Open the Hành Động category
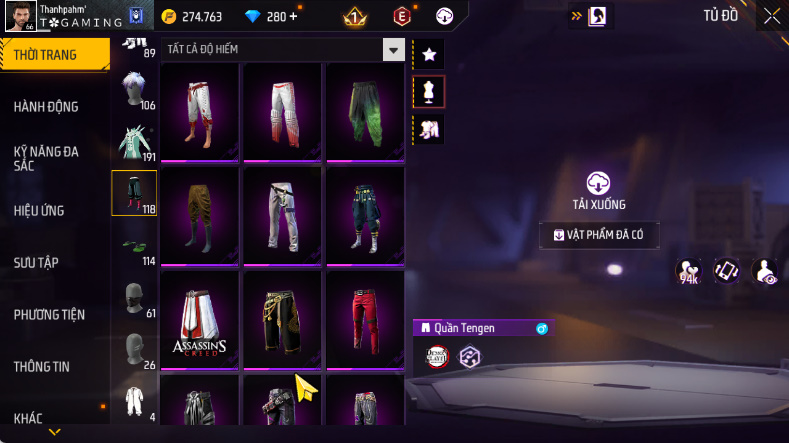The width and height of the screenshot is (789, 443). [46, 107]
